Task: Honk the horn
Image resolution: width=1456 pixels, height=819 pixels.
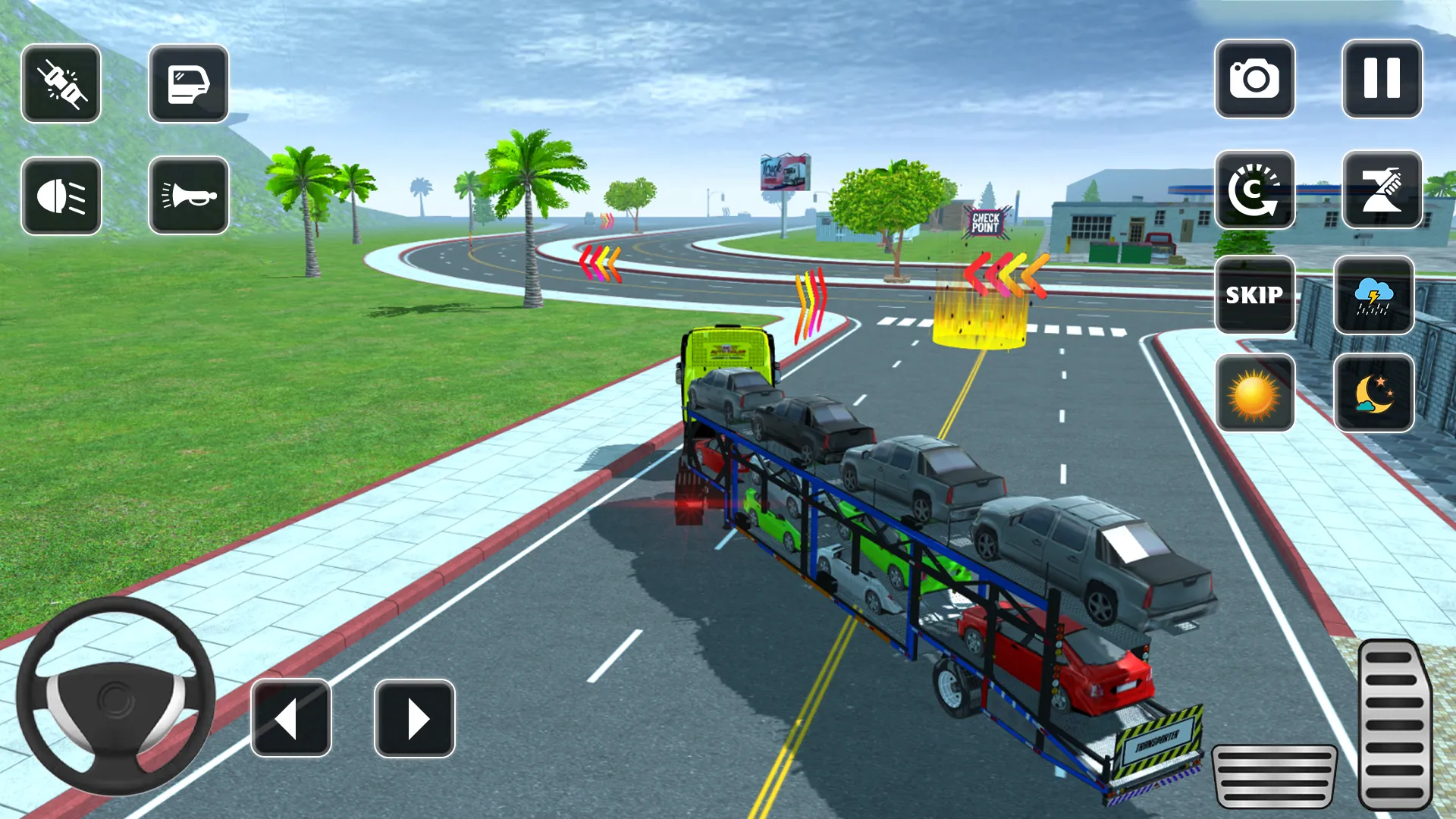Action: point(188,196)
